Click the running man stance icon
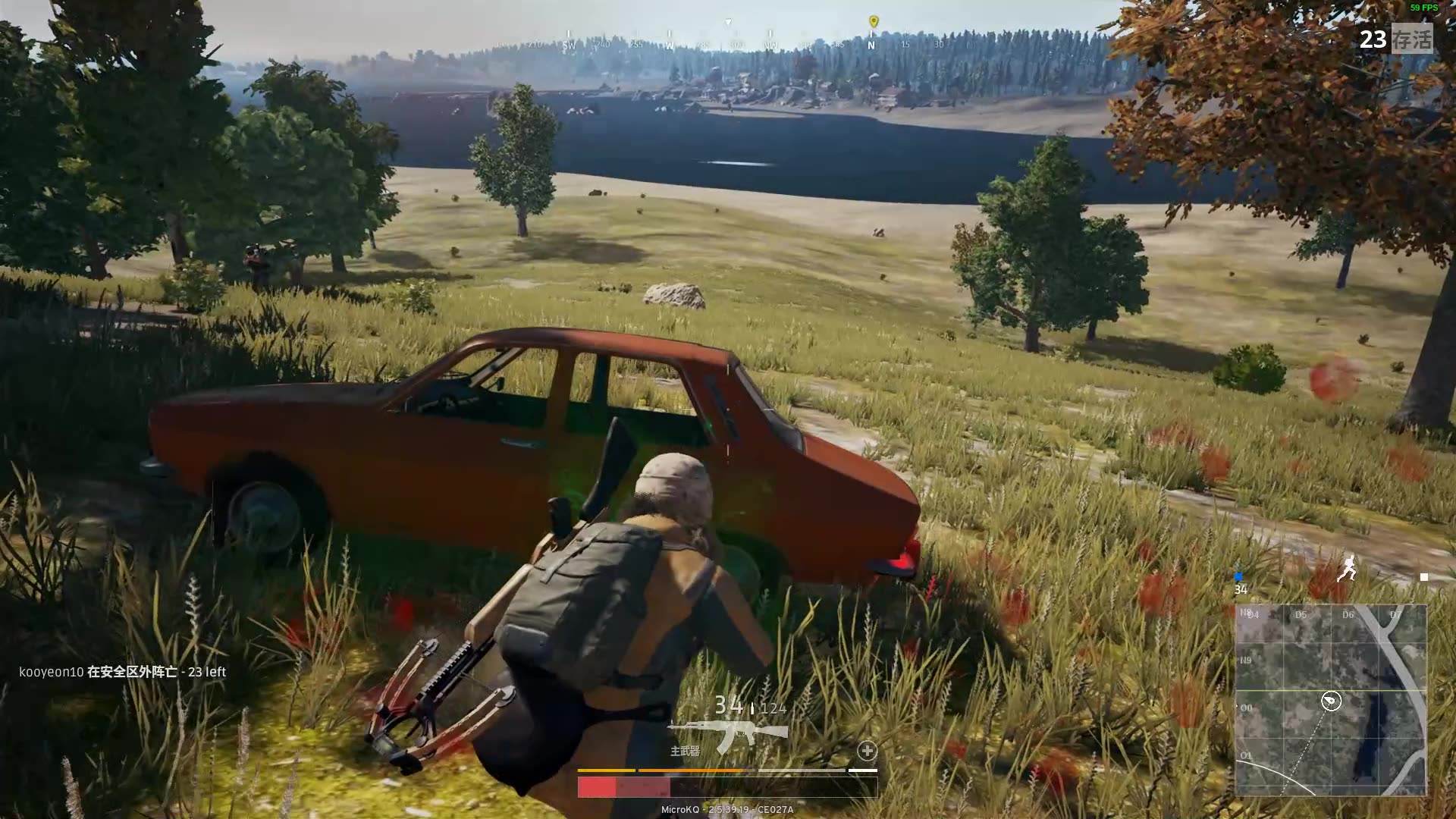This screenshot has height=819, width=1456. pos(1346,569)
